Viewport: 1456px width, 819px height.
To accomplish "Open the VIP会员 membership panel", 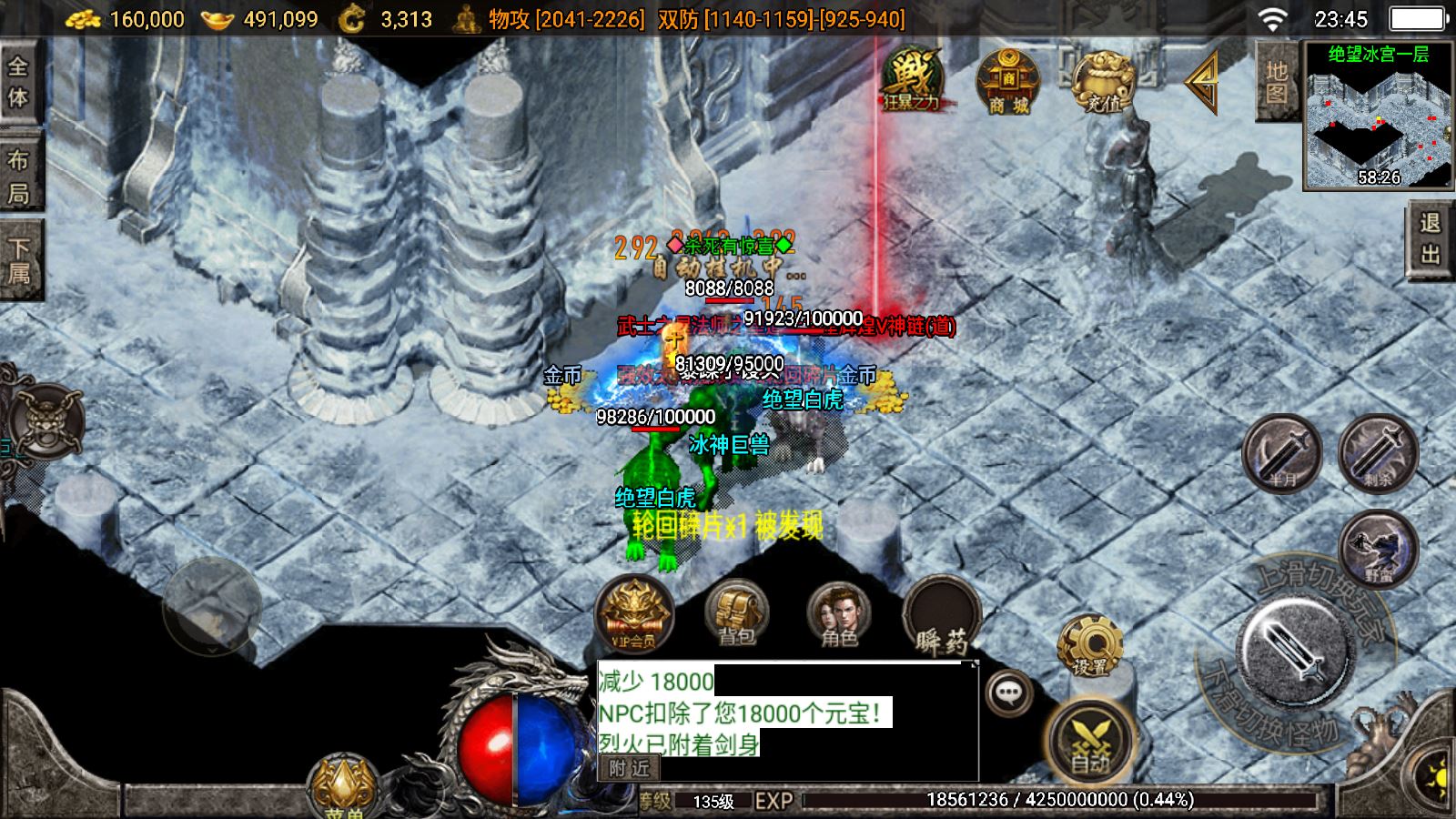I will (634, 613).
